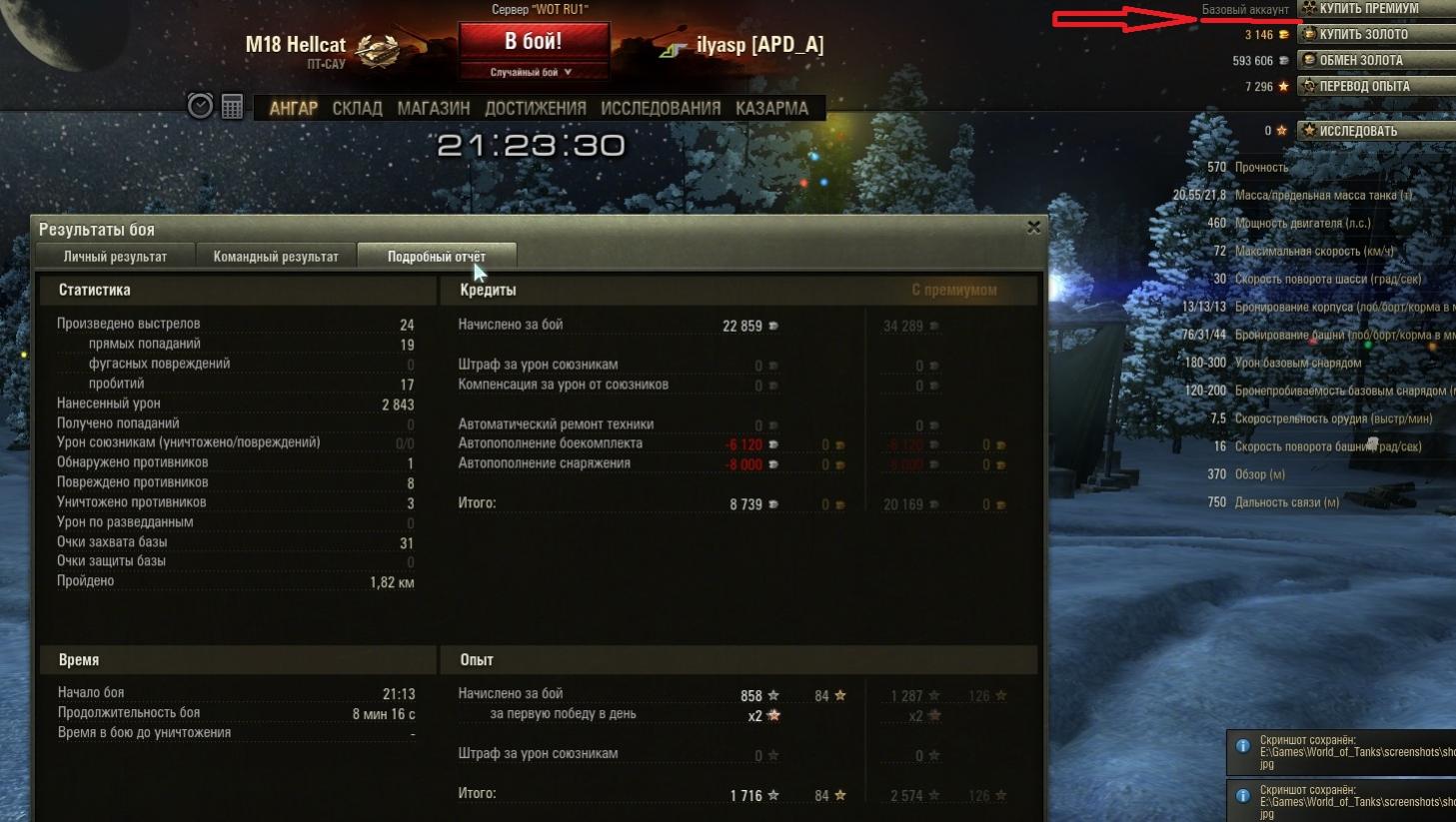This screenshot has width=1456, height=822.
Task: Open the ПЕРЕВОД ОПЫТА experience conversion
Action: tap(1375, 86)
